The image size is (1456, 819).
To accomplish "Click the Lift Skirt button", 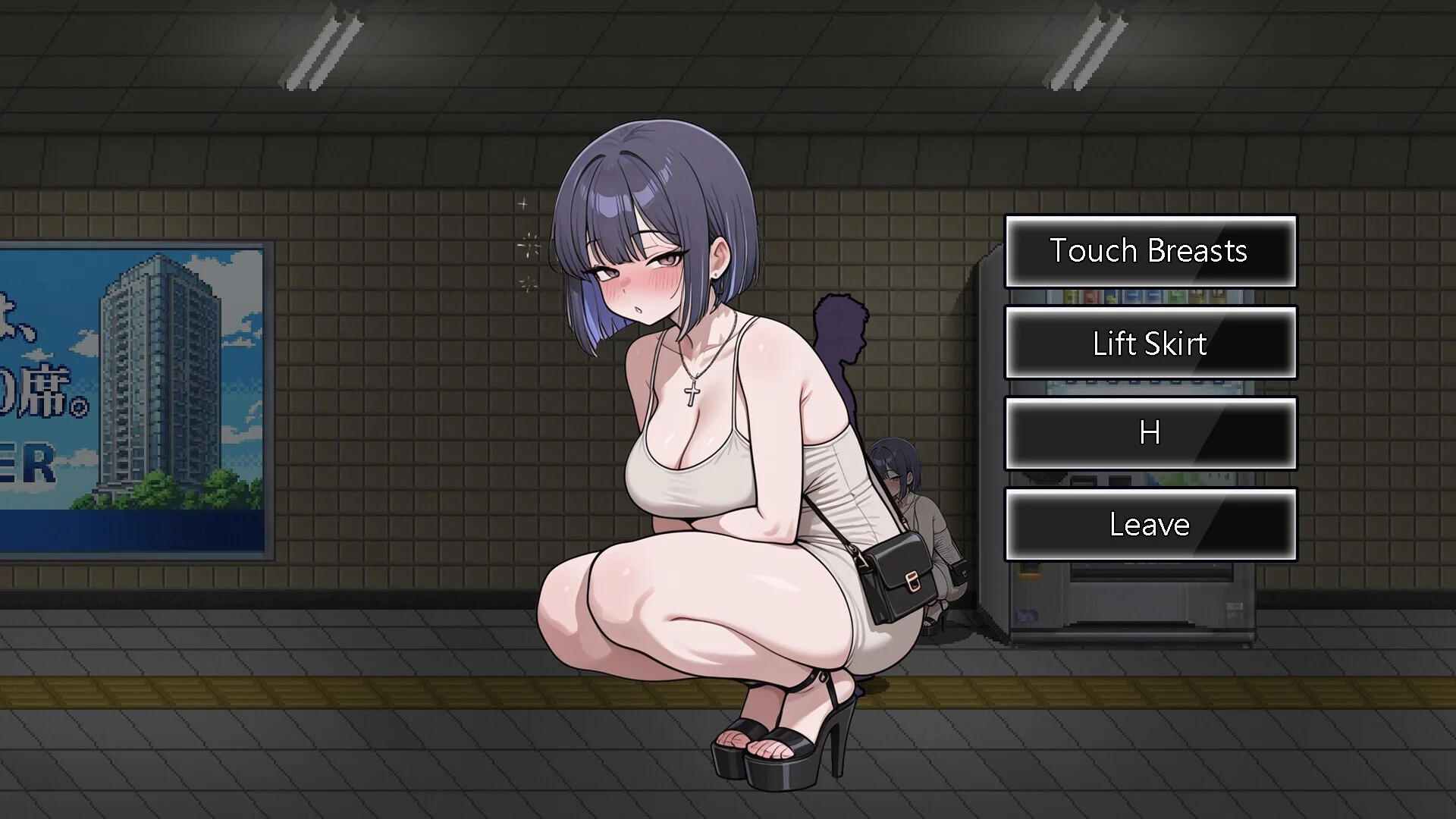I will point(1150,344).
